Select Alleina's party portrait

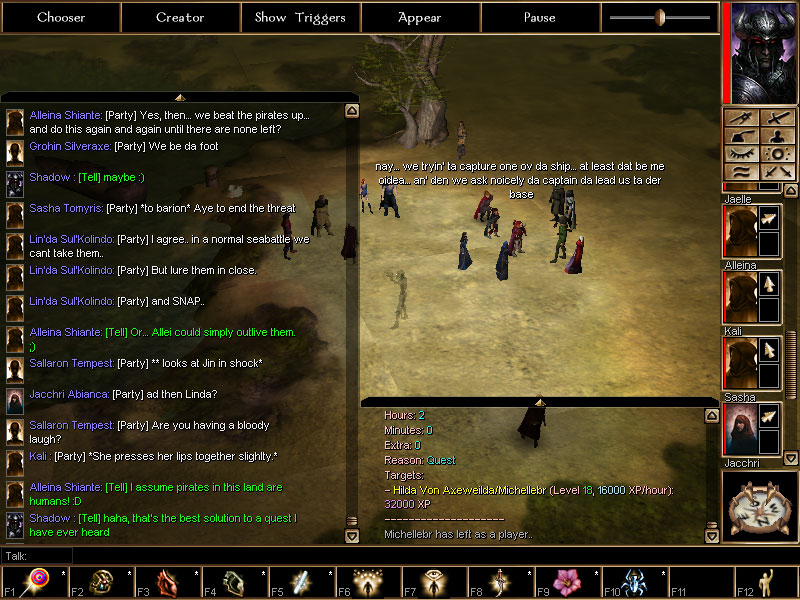pos(740,297)
